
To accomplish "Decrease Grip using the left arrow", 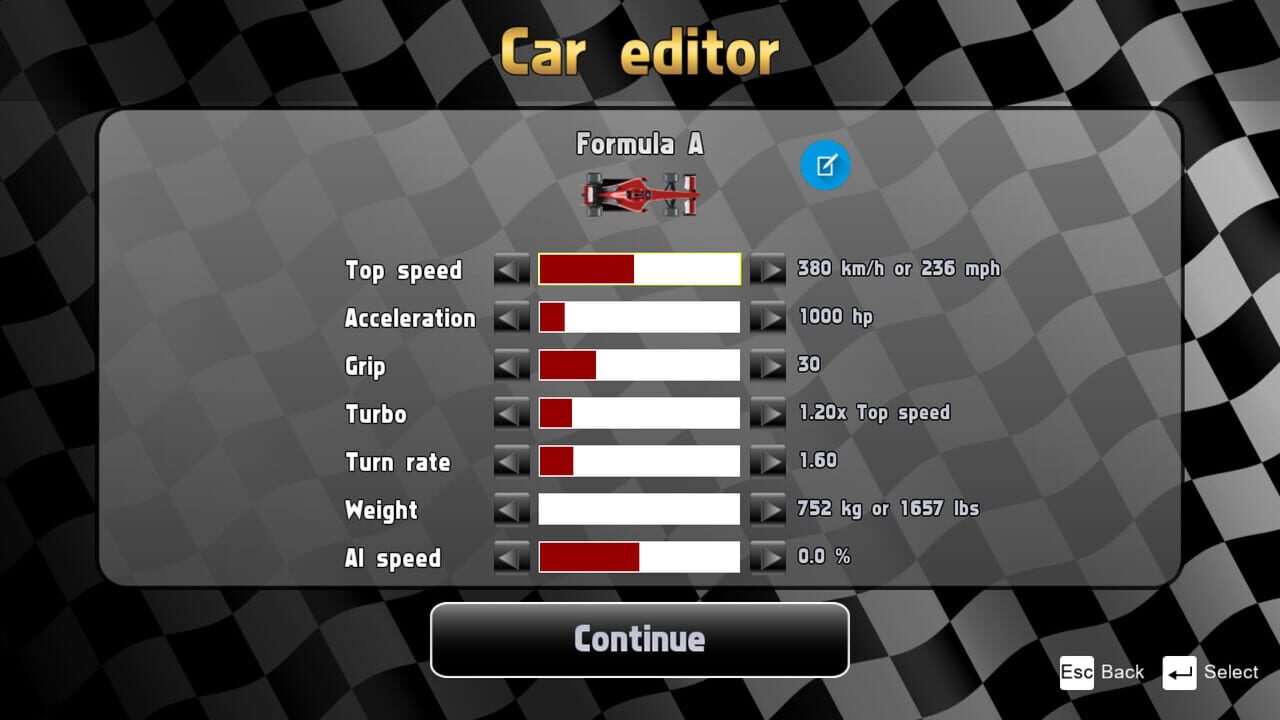I will 511,365.
